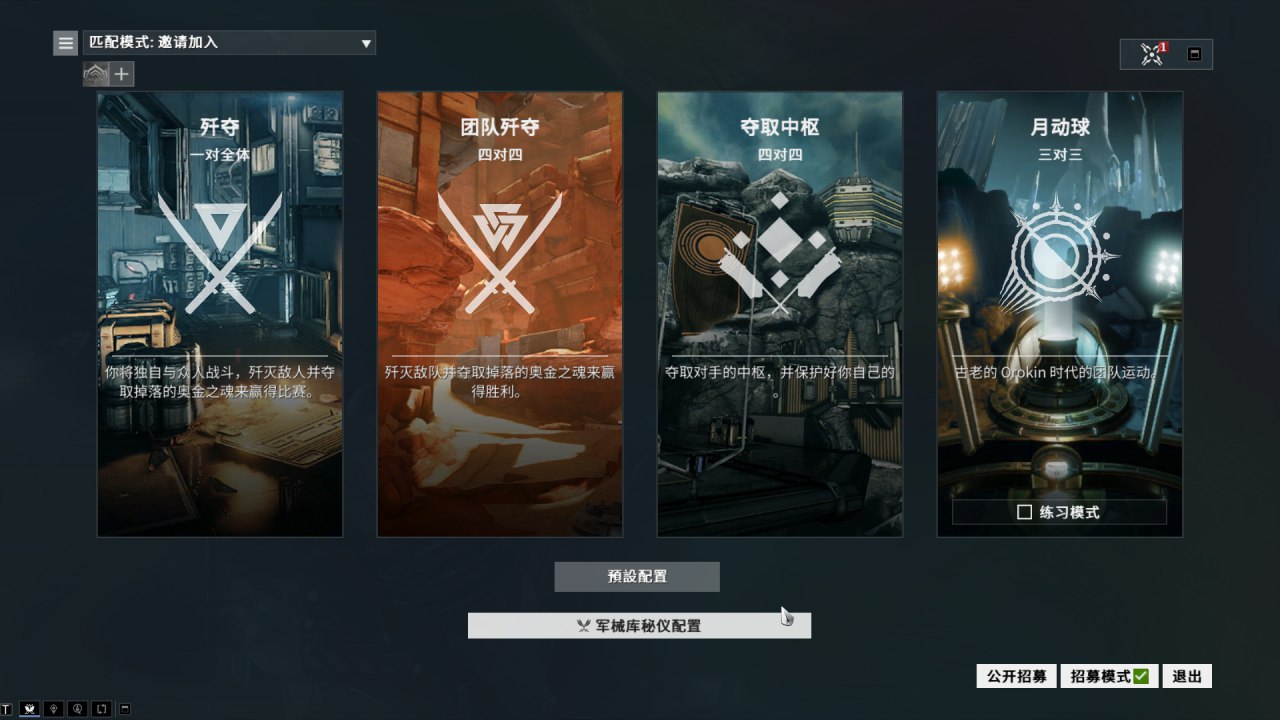Click the T chat text button
1280x720 pixels.
pyautogui.click(x=7, y=709)
